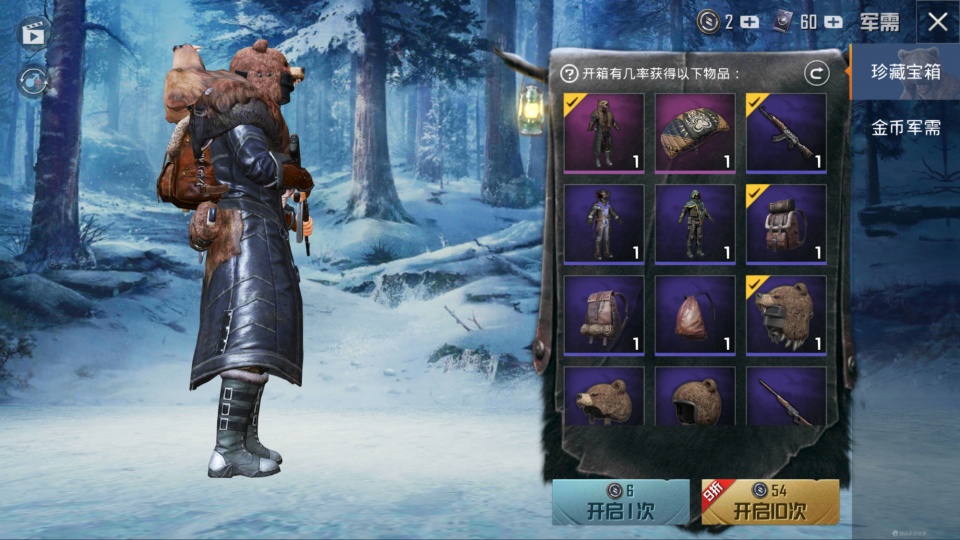
Task: Show drop rate help question mark
Action: [x=569, y=73]
